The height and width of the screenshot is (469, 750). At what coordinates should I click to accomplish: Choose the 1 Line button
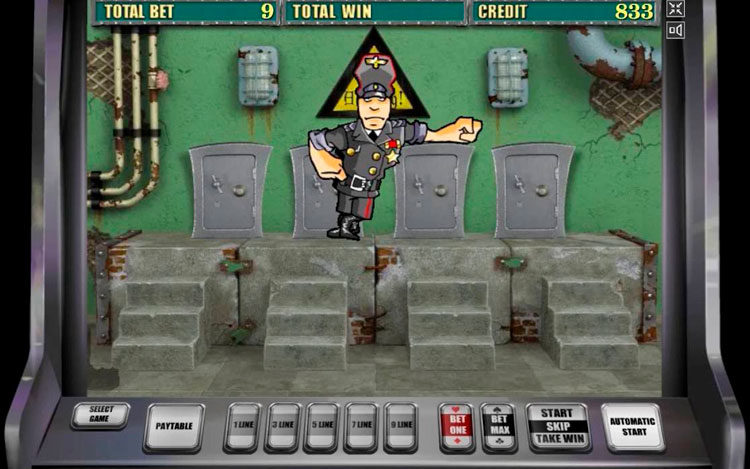[x=242, y=427]
